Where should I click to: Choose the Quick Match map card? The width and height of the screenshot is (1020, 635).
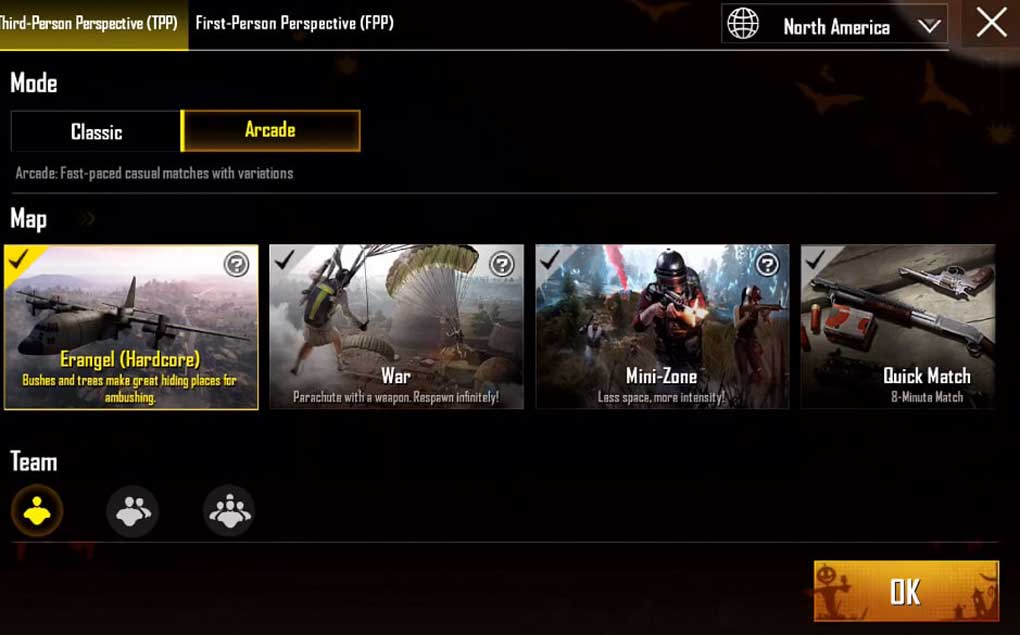[898, 327]
